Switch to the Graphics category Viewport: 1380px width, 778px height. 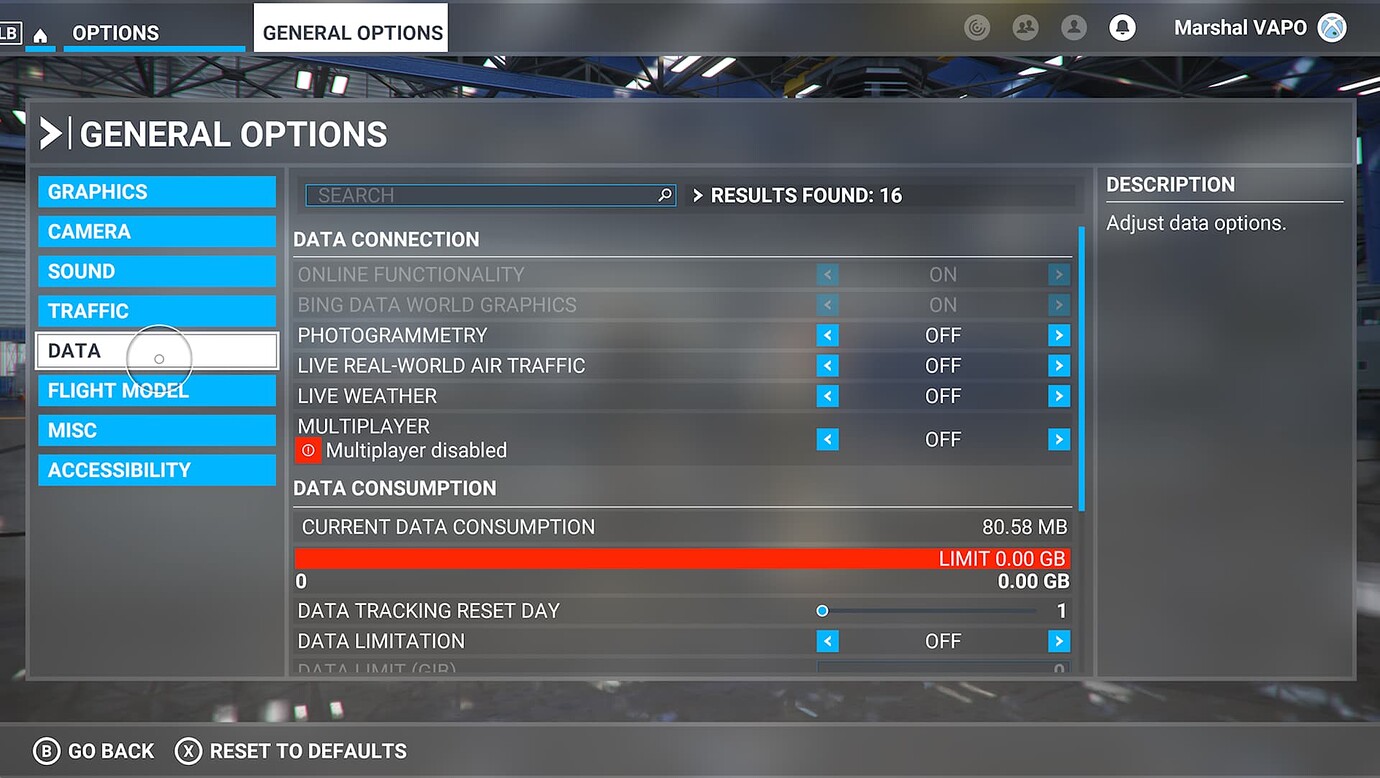[156, 191]
